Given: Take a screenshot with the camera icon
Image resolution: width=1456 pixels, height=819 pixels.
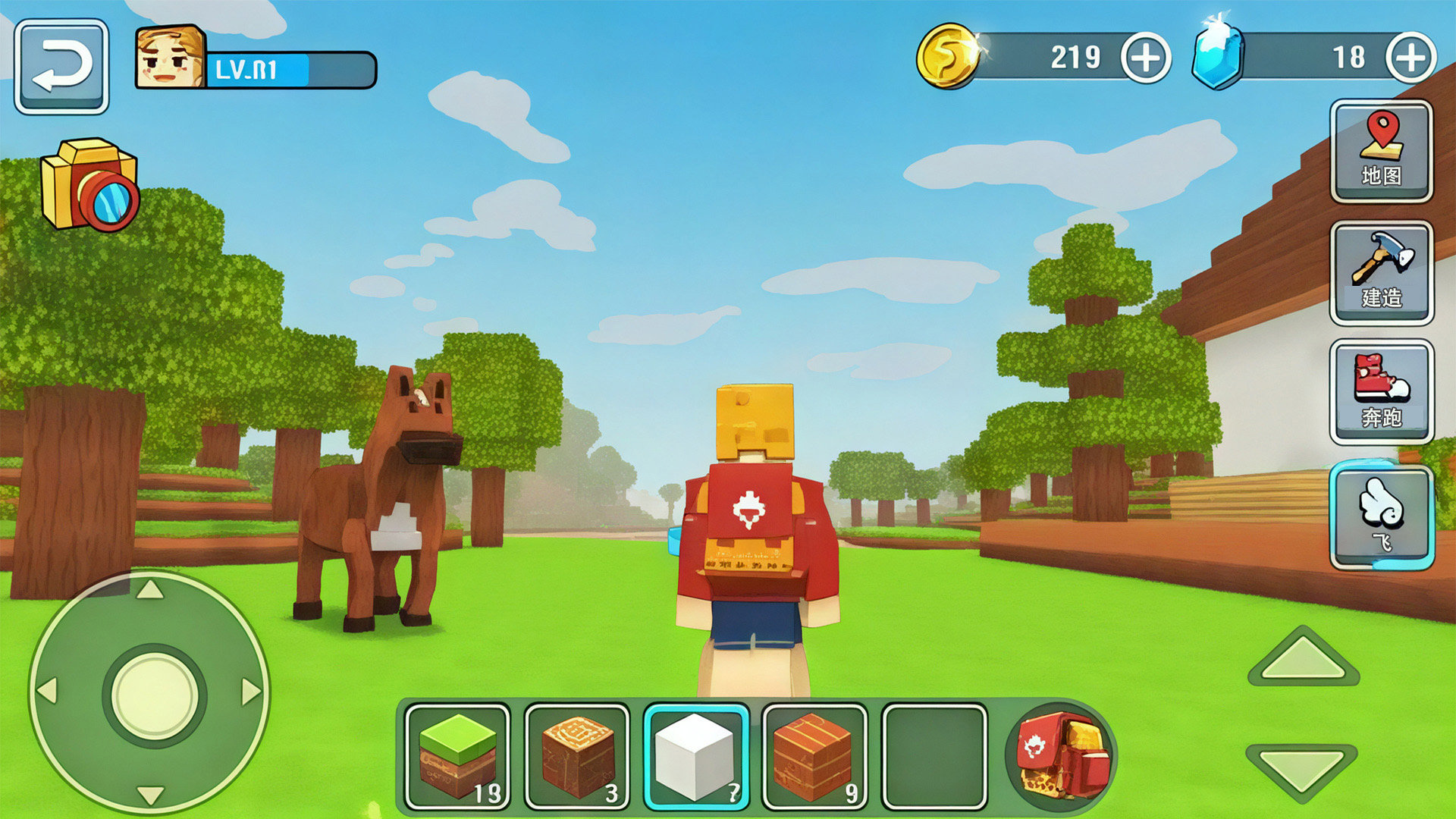Looking at the screenshot, I should point(89,185).
